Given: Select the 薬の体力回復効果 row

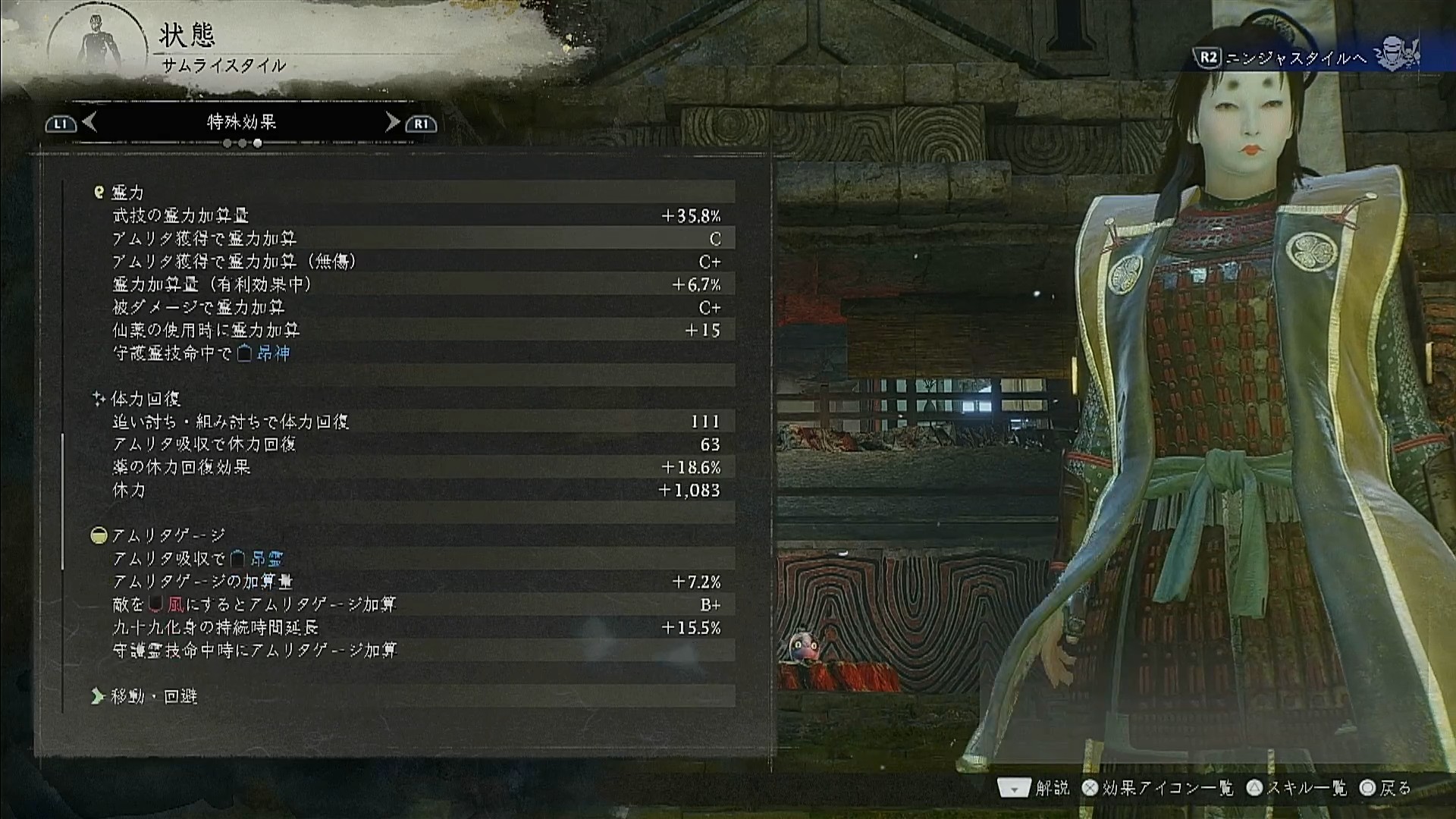Looking at the screenshot, I should 413,467.
